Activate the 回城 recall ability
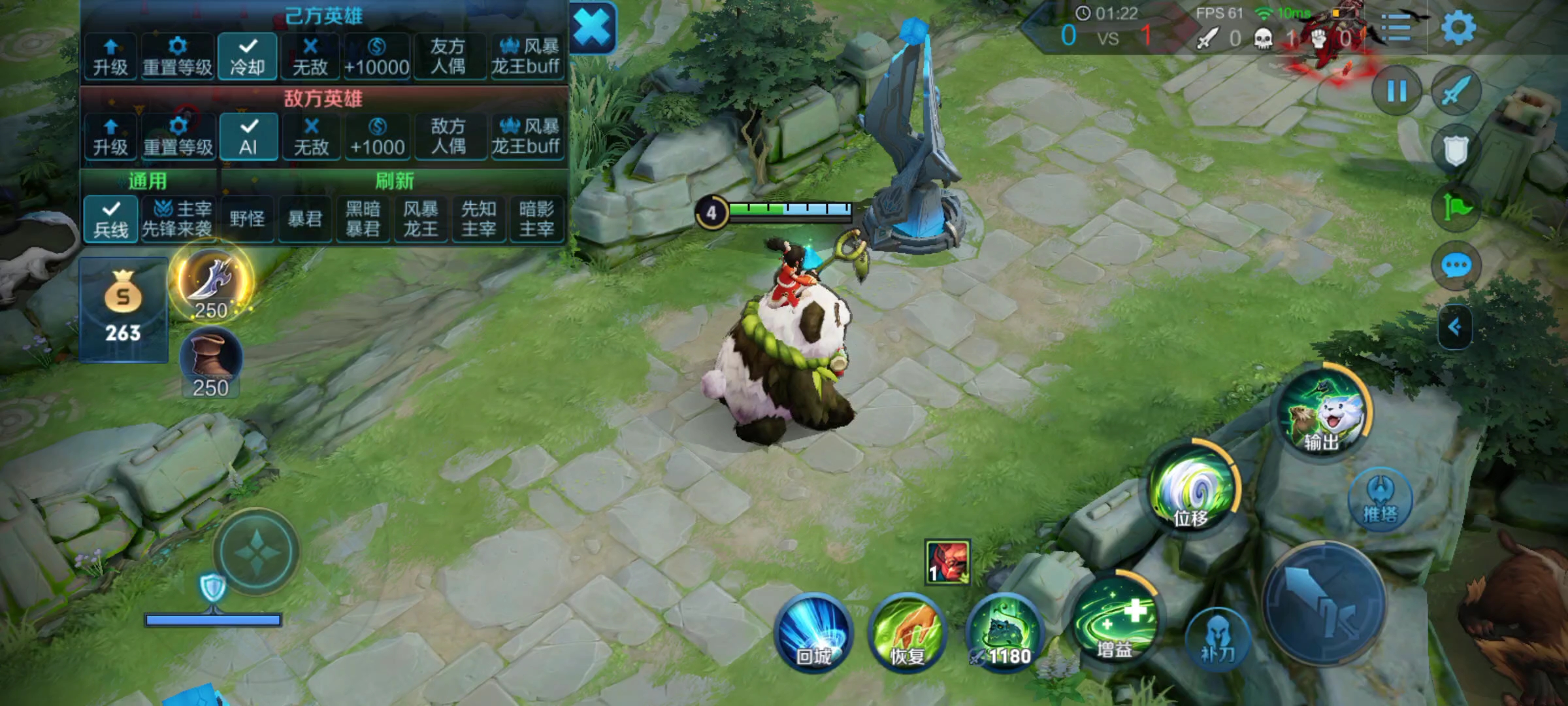Viewport: 1568px width, 706px height. point(813,633)
